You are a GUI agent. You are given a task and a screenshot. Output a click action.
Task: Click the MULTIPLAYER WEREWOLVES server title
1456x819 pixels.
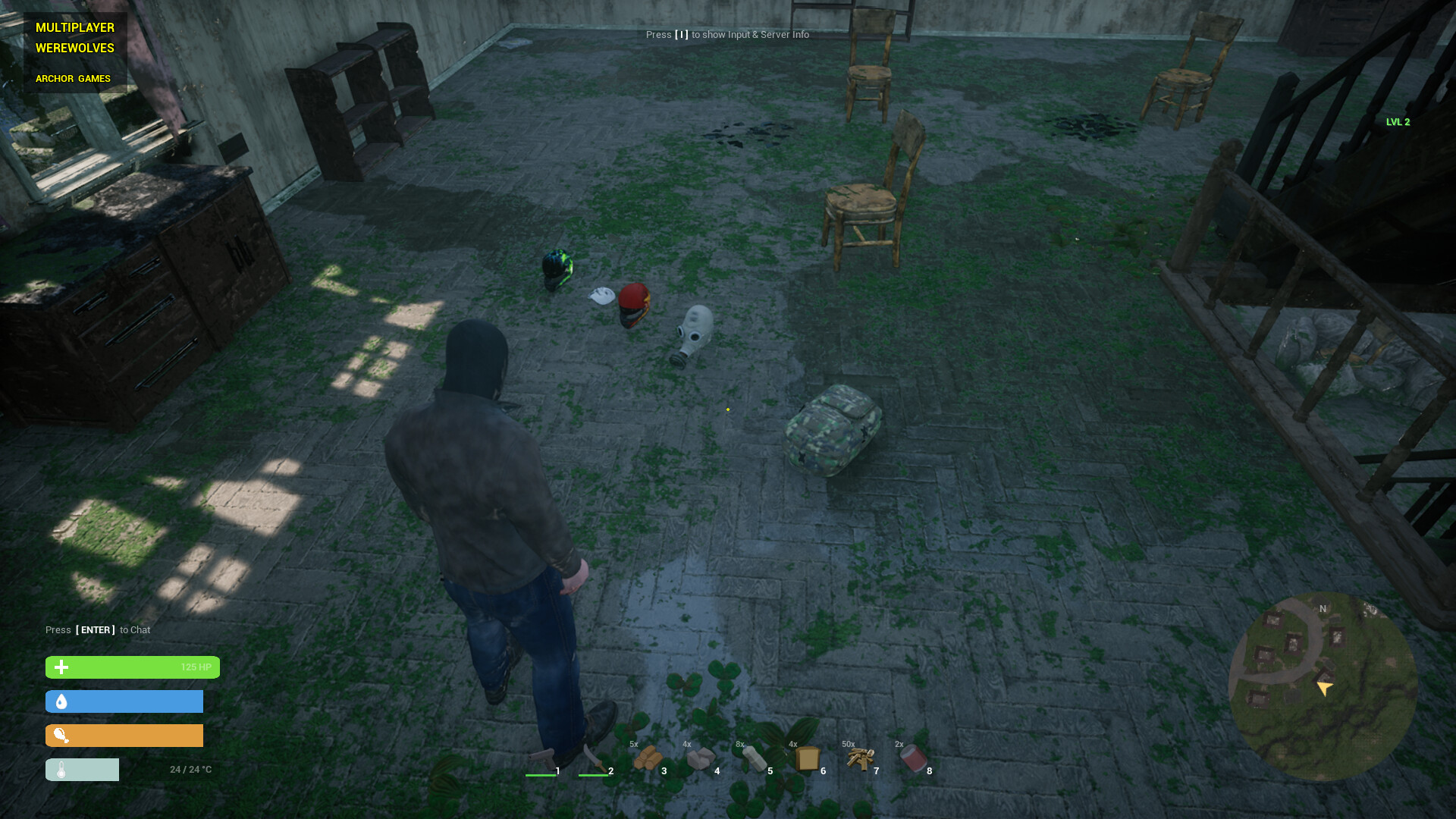(x=74, y=38)
